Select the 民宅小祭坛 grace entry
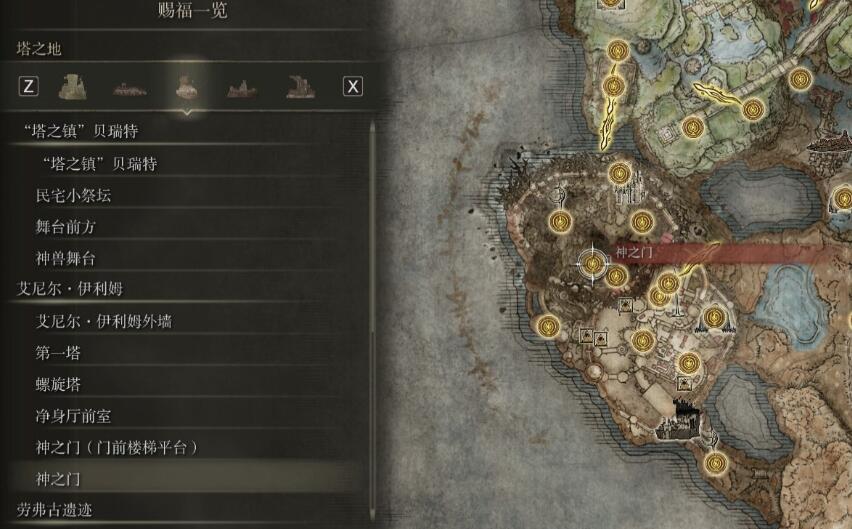This screenshot has height=529, width=852. [x=74, y=195]
